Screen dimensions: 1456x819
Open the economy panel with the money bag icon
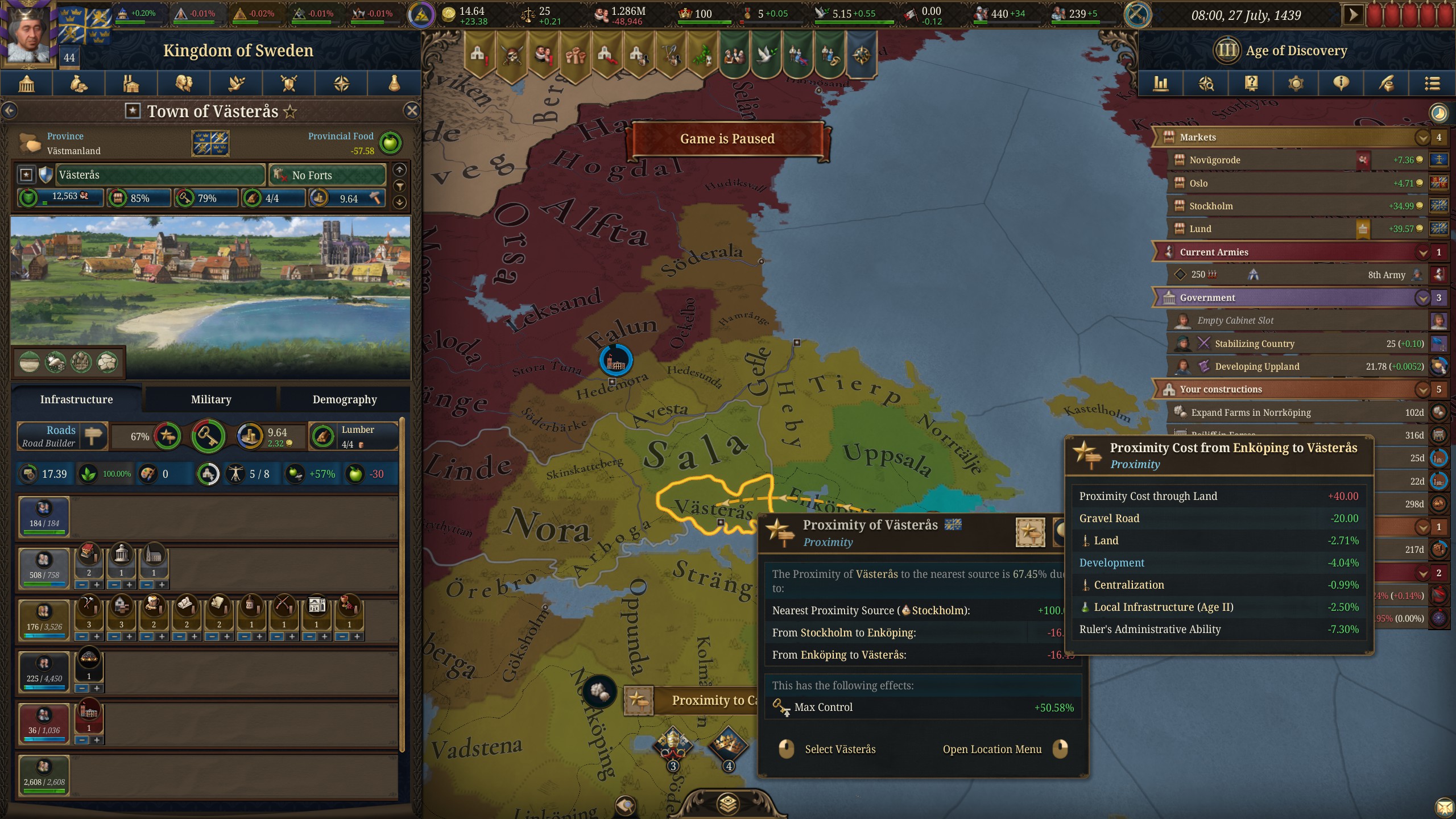tap(78, 84)
